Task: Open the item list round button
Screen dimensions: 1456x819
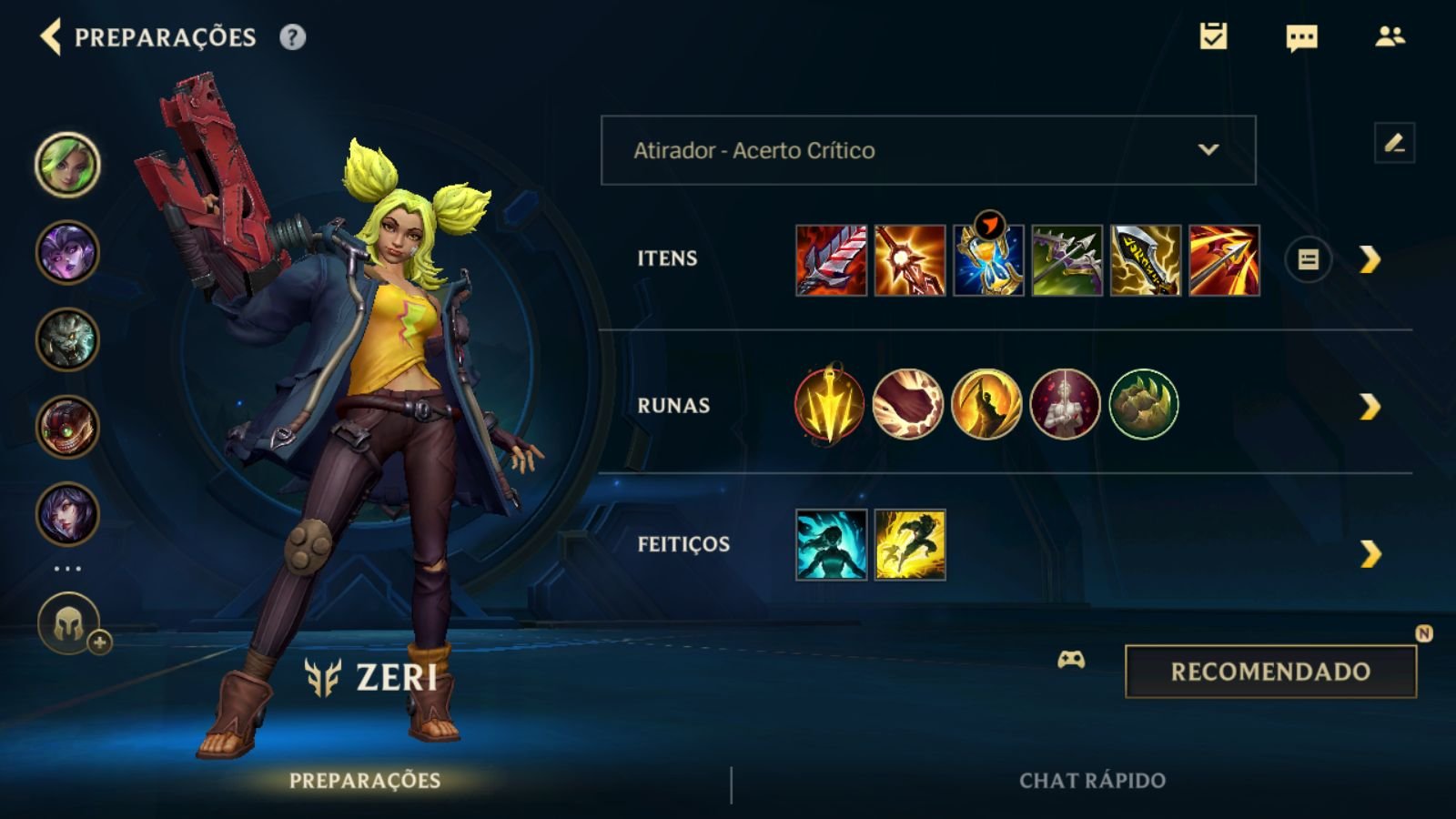Action: [1308, 260]
